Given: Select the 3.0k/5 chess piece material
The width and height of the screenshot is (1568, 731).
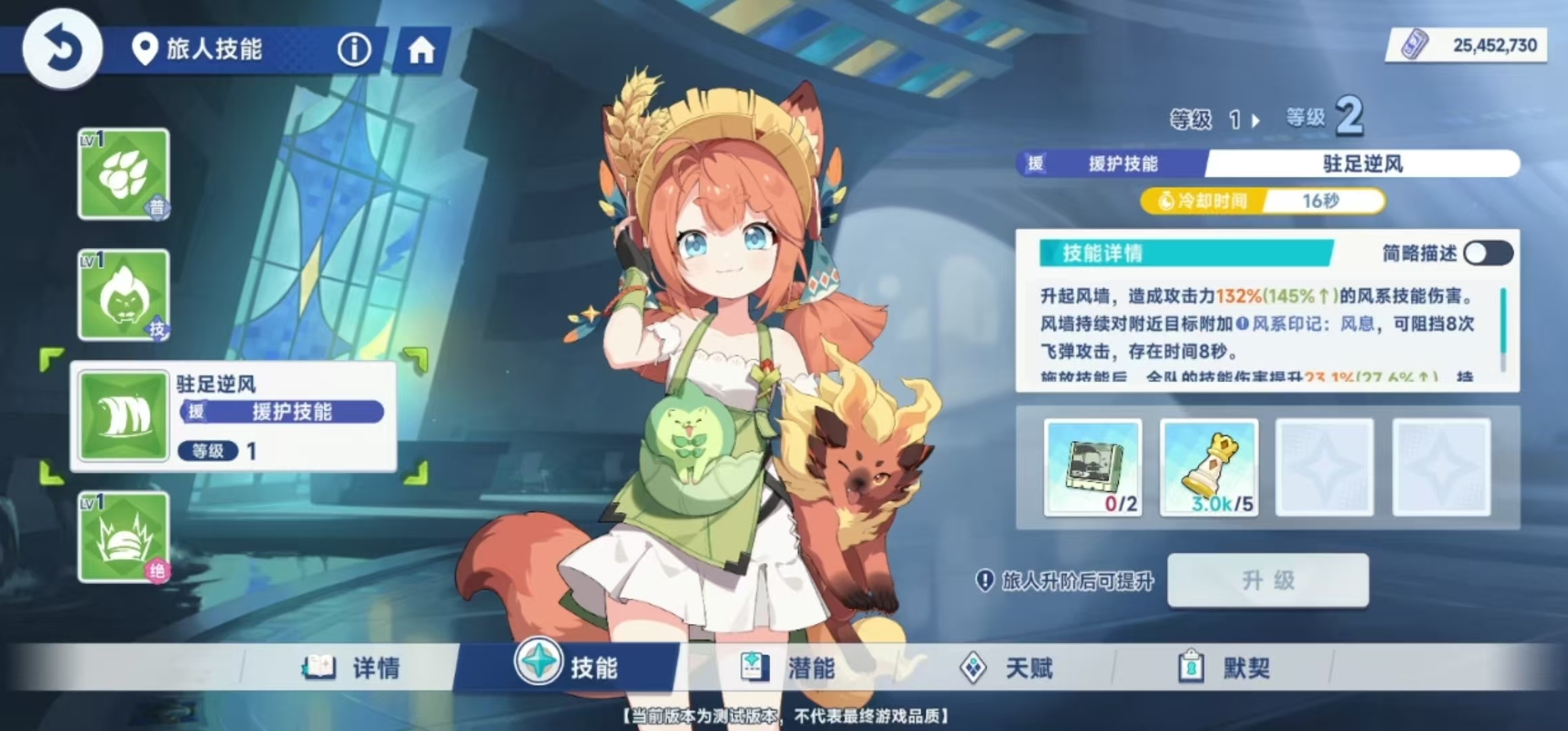Looking at the screenshot, I should pyautogui.click(x=1209, y=467).
